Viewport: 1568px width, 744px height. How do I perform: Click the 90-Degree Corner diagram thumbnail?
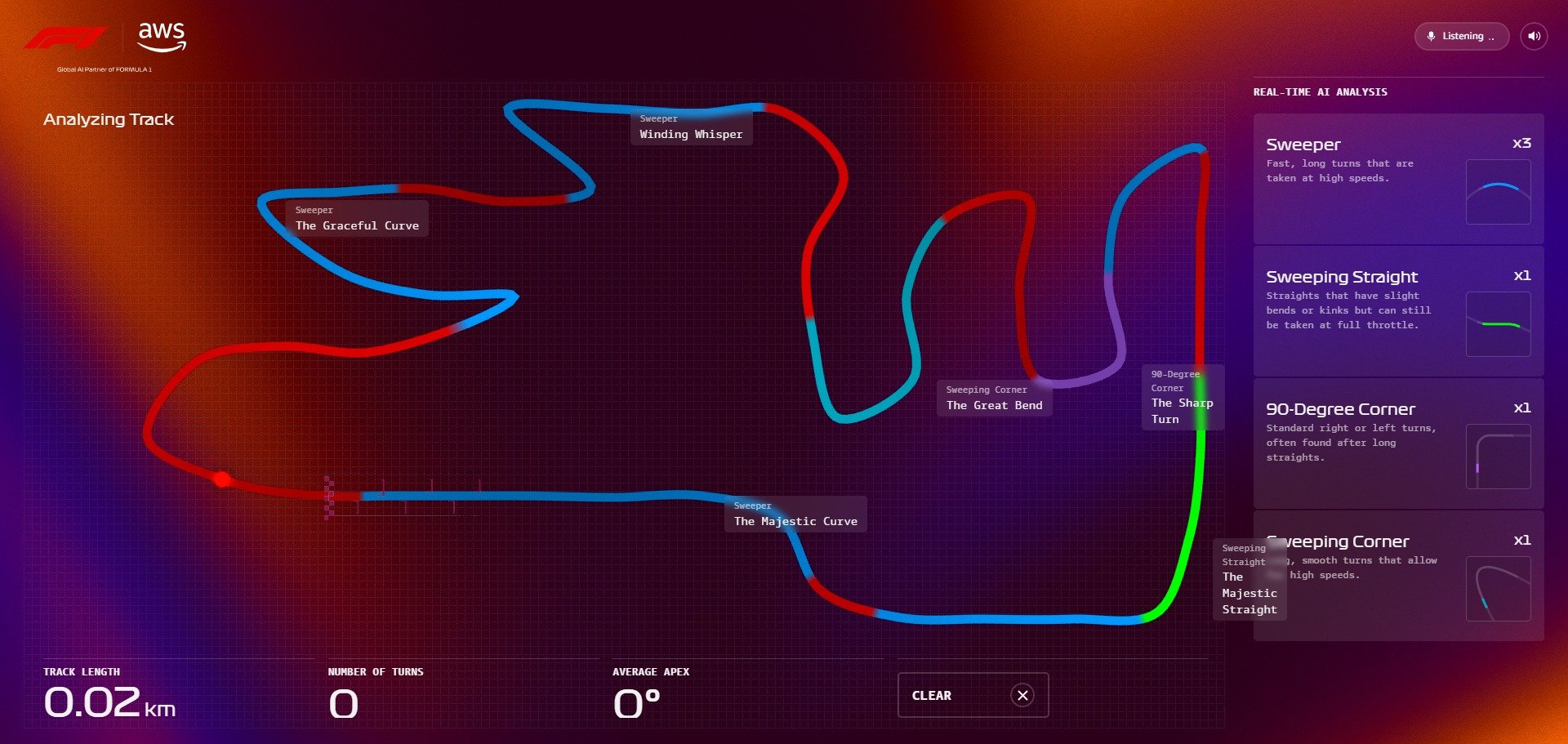coord(1499,457)
